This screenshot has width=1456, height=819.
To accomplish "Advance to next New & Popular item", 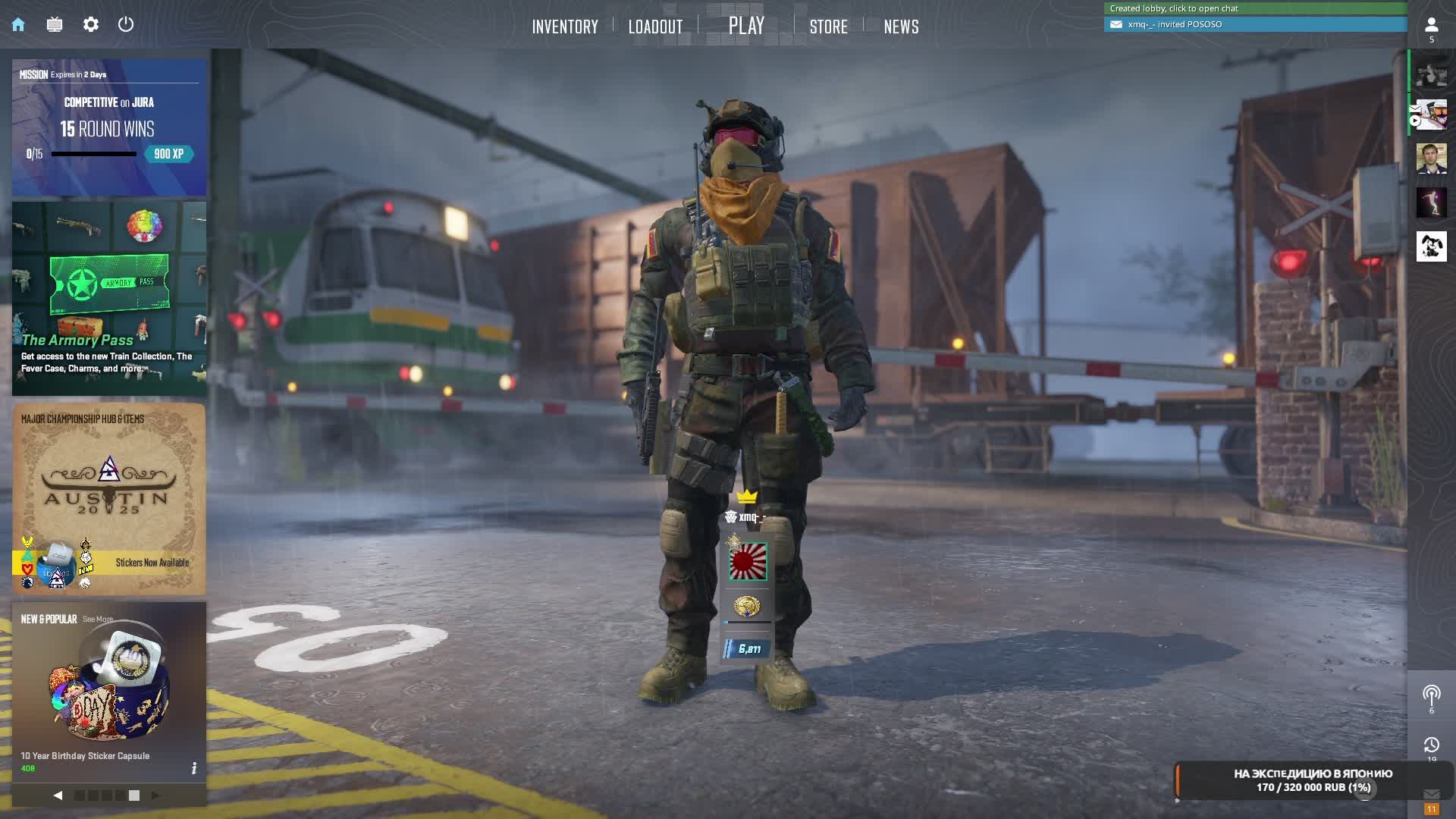I will click(155, 795).
